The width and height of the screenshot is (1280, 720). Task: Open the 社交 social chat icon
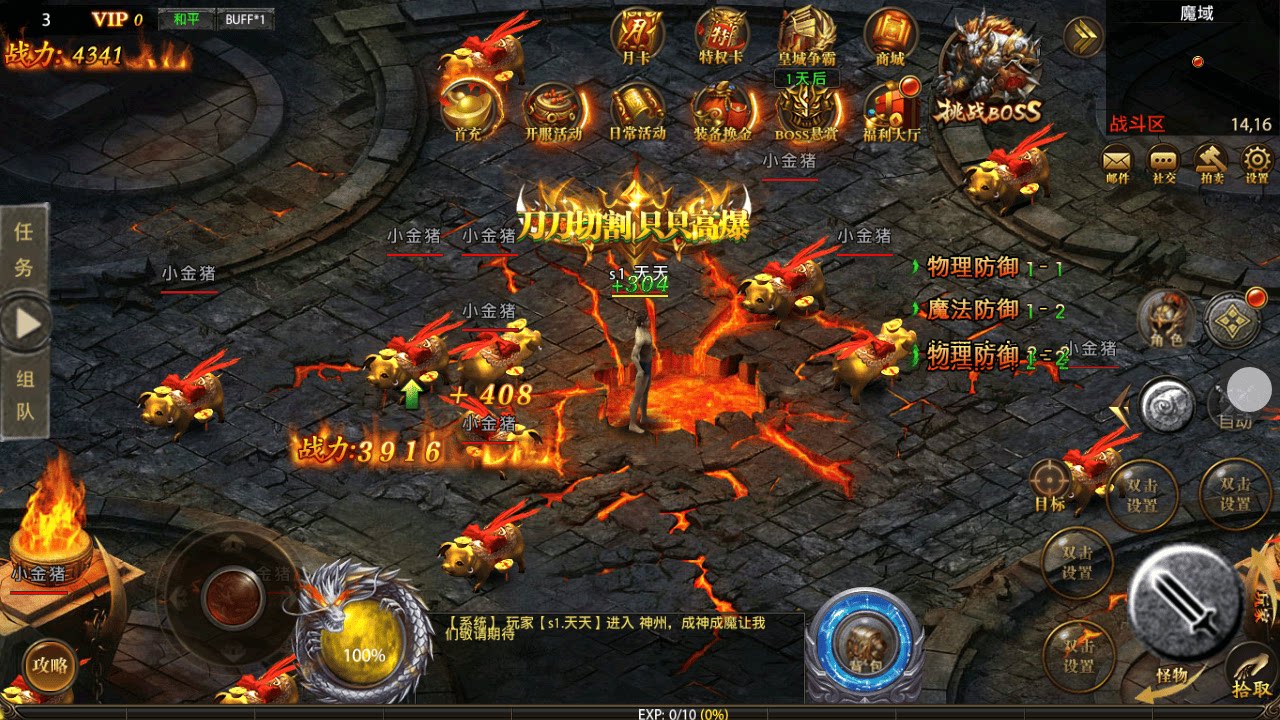coord(1161,162)
